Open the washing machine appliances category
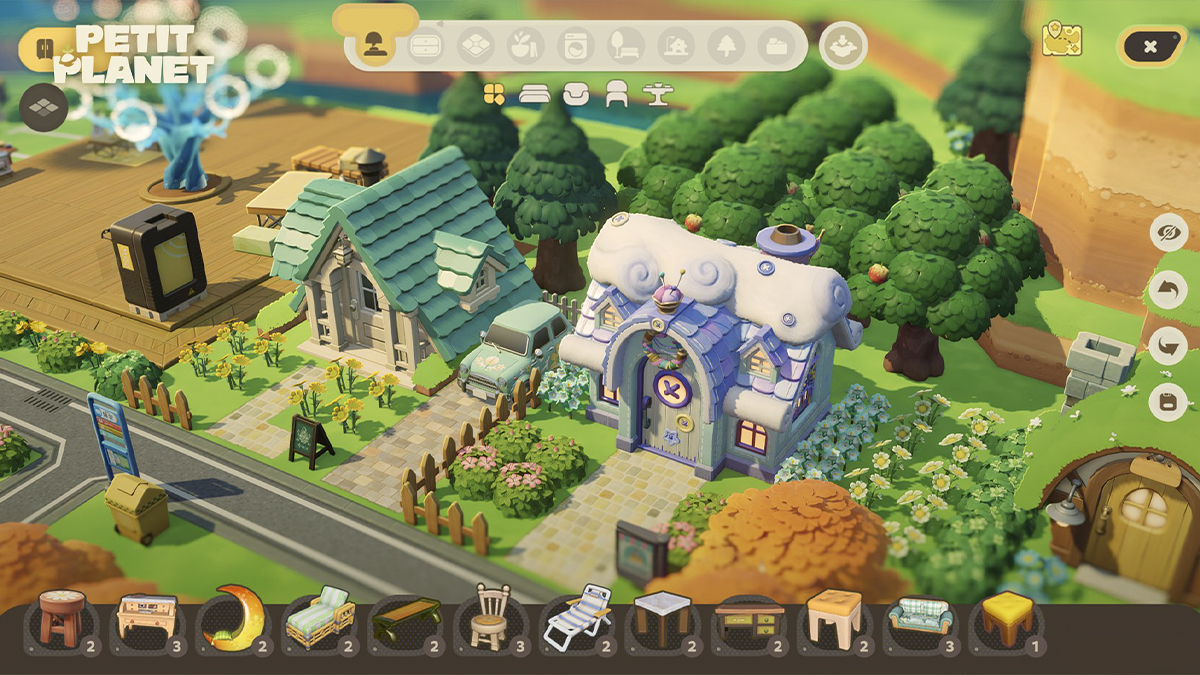The height and width of the screenshot is (675, 1200). (576, 46)
